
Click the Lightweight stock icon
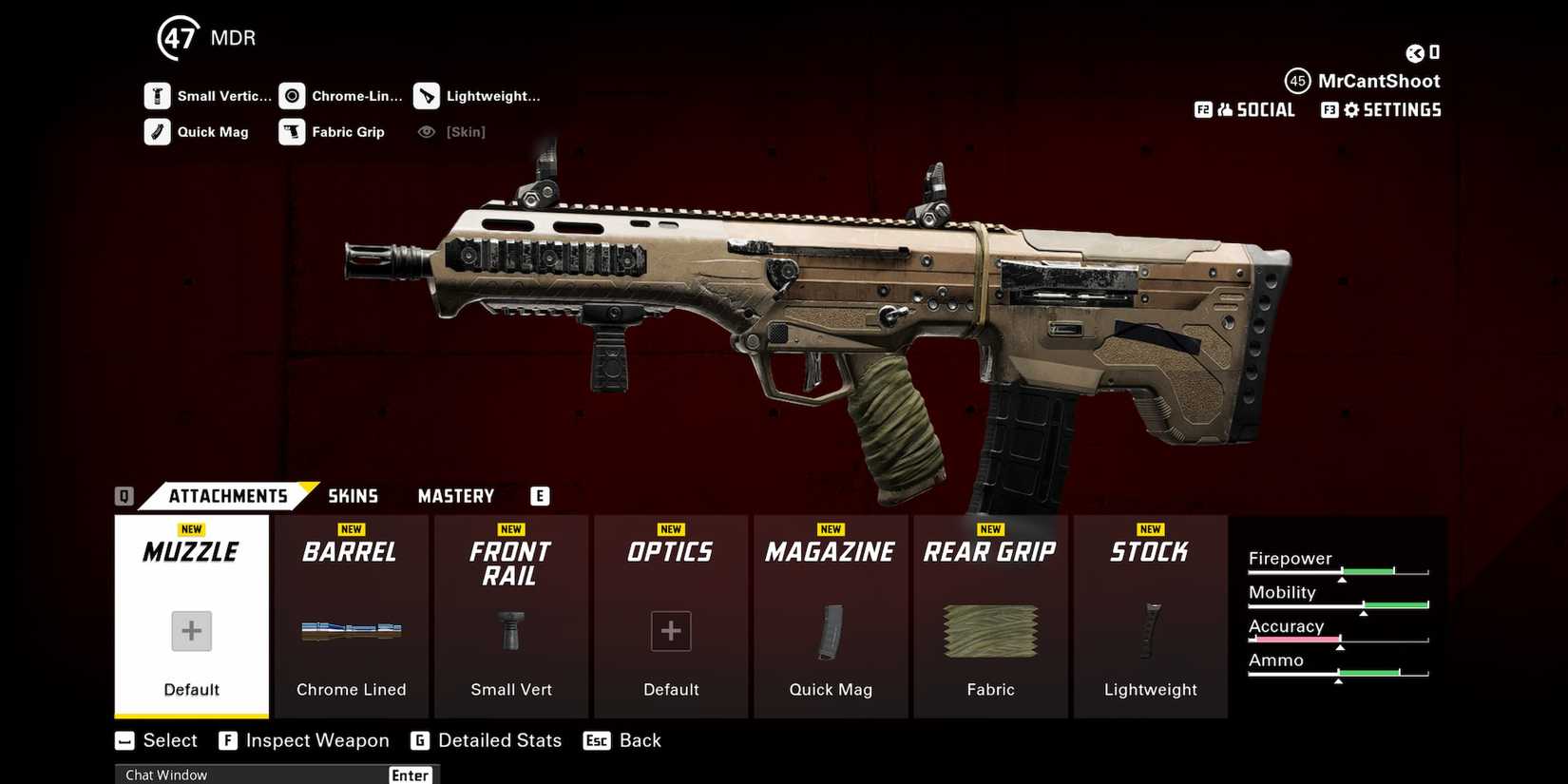click(x=1150, y=632)
